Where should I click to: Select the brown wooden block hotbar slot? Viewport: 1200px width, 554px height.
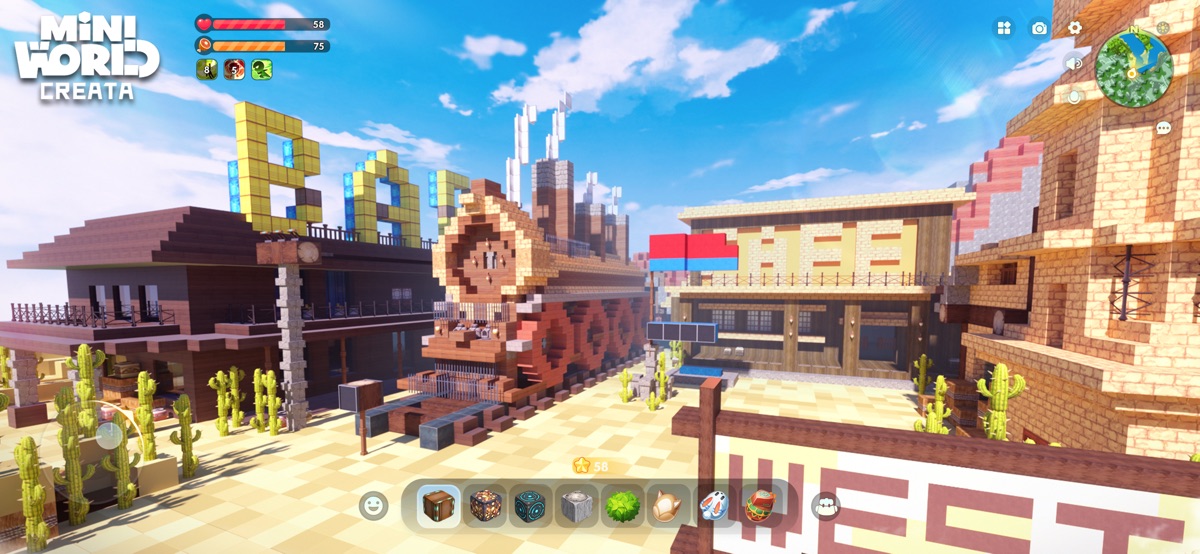[x=438, y=506]
